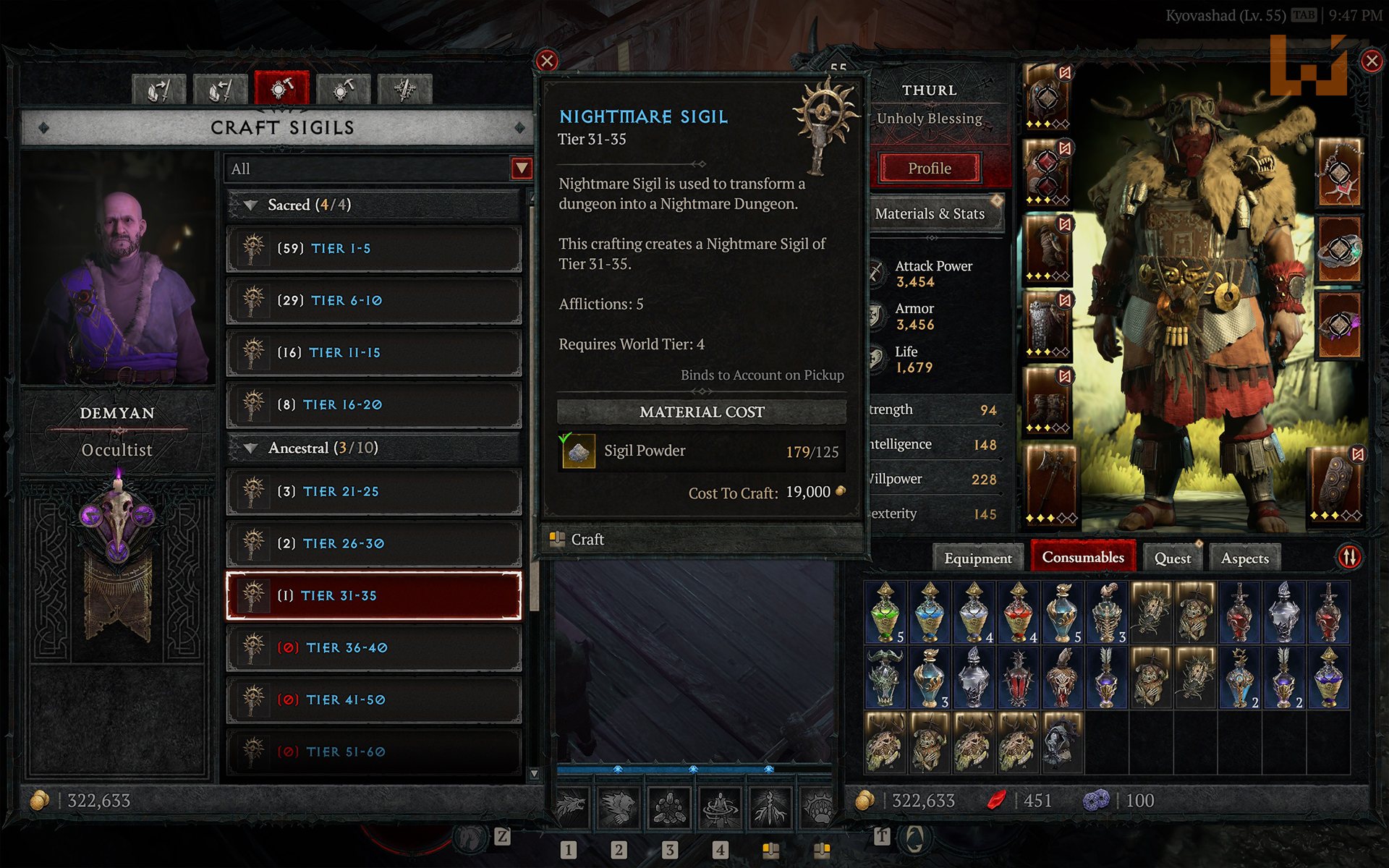Screen dimensions: 1389x868
Task: Choose the Tier 6-10 sigil recipe
Action: coord(373,301)
